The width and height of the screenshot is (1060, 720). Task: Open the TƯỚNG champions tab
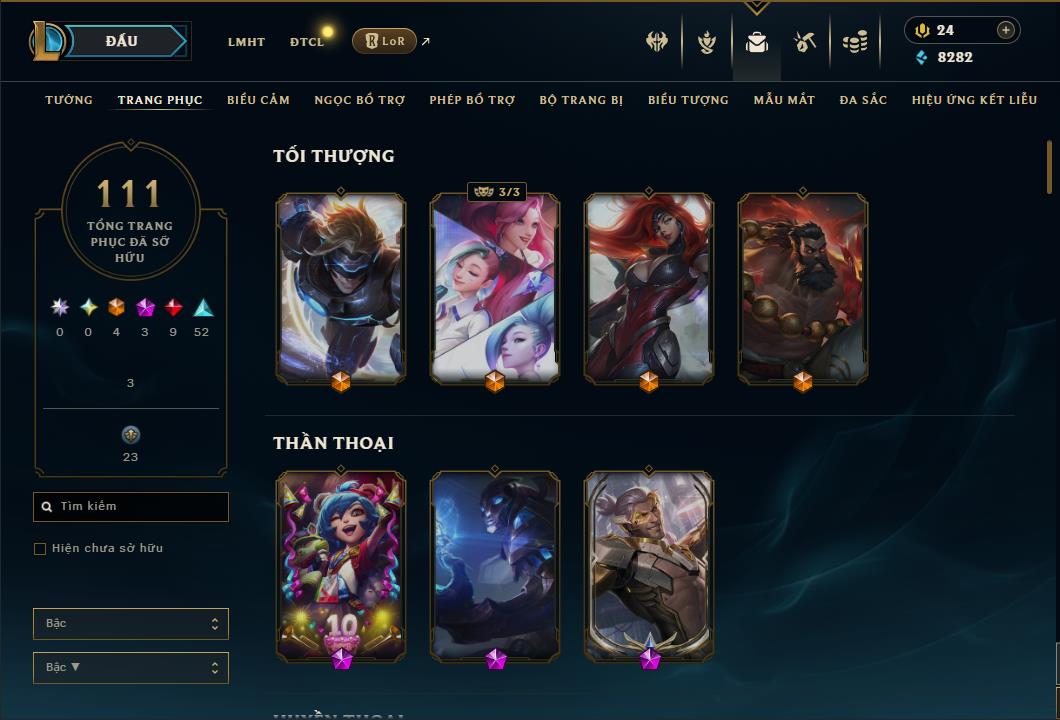[69, 100]
